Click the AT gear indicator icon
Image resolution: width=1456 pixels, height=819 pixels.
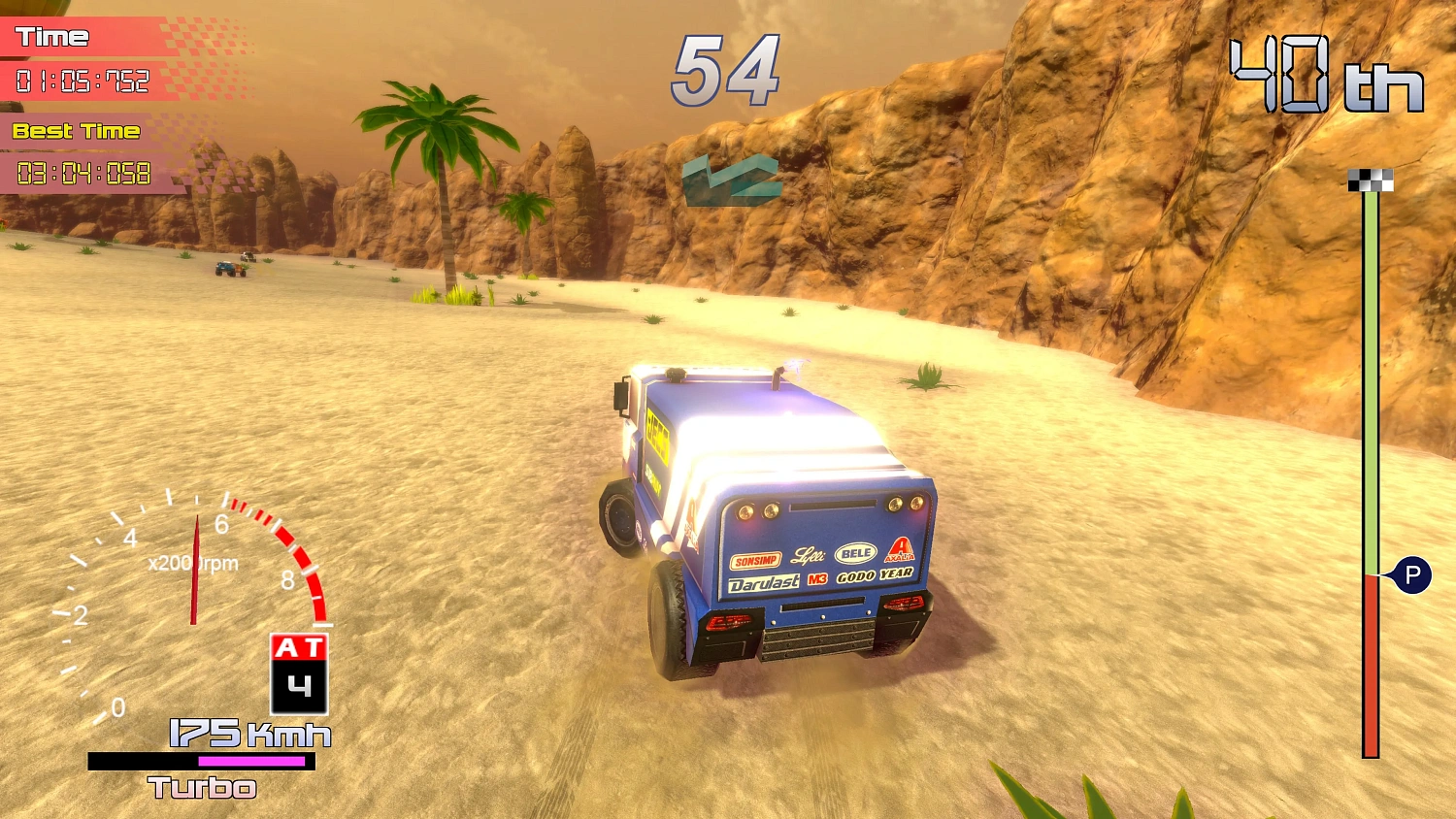pos(300,645)
